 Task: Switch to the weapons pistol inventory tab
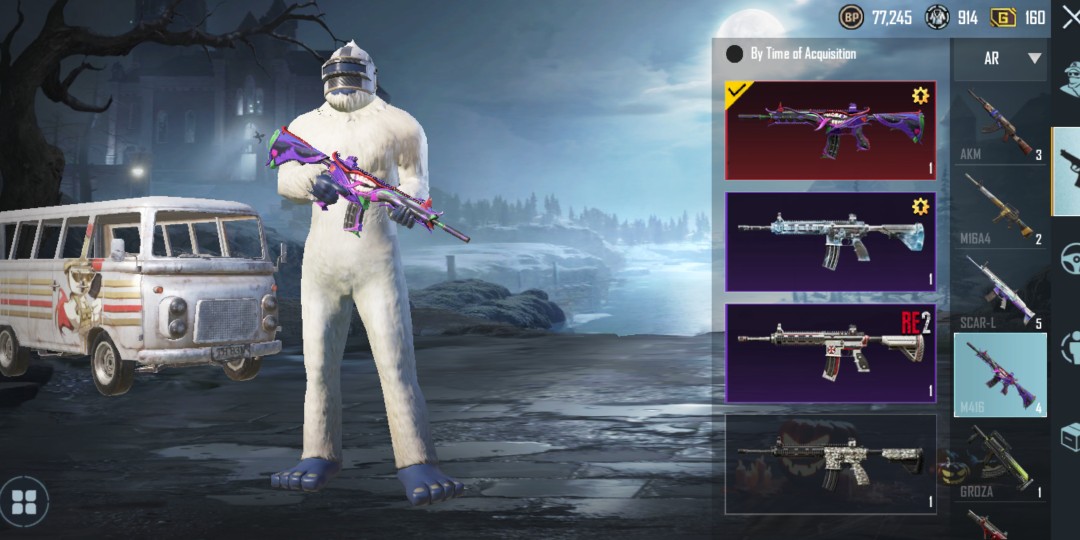coord(1068,170)
